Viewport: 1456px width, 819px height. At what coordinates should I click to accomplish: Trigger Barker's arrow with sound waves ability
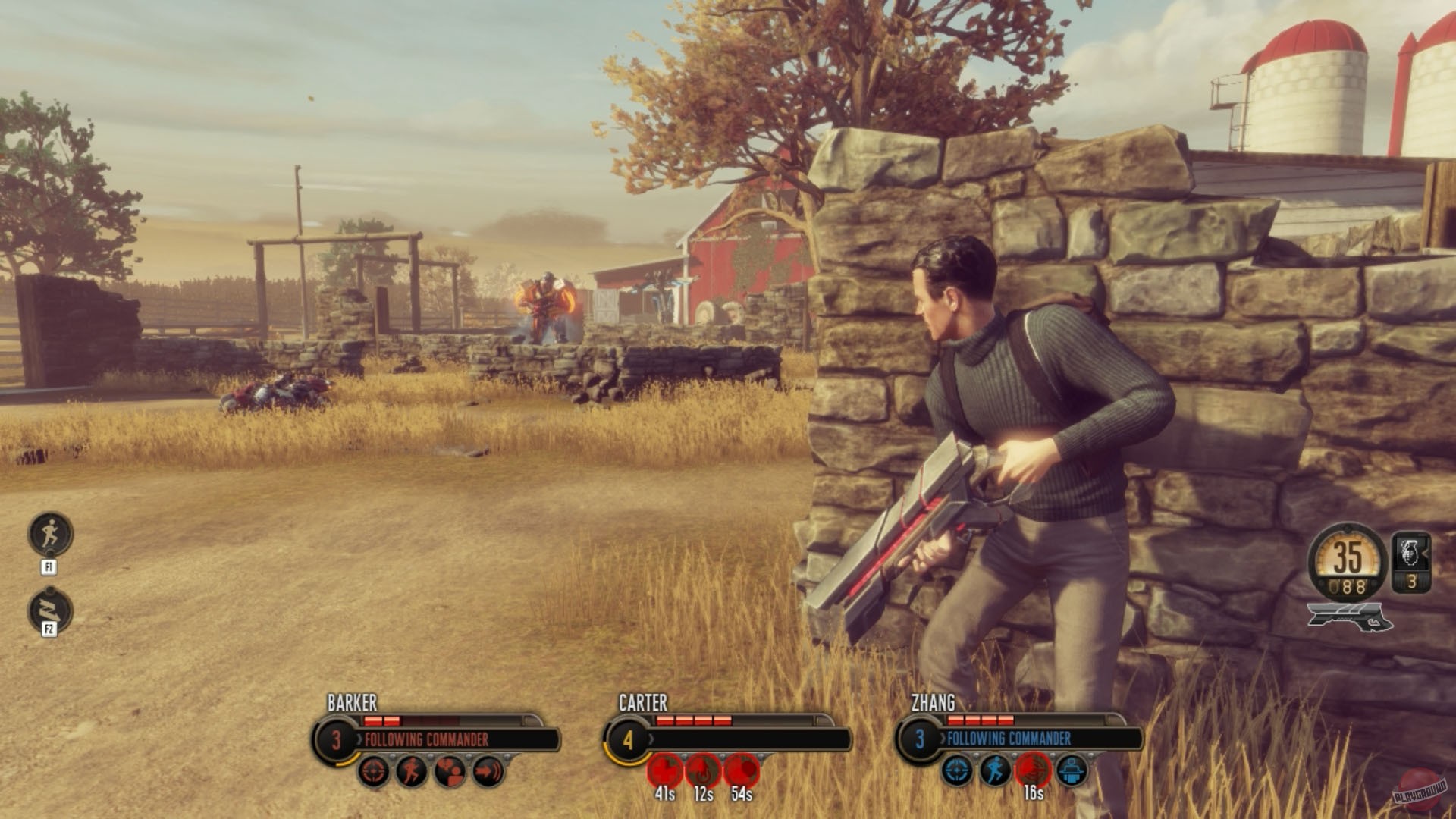point(488,771)
